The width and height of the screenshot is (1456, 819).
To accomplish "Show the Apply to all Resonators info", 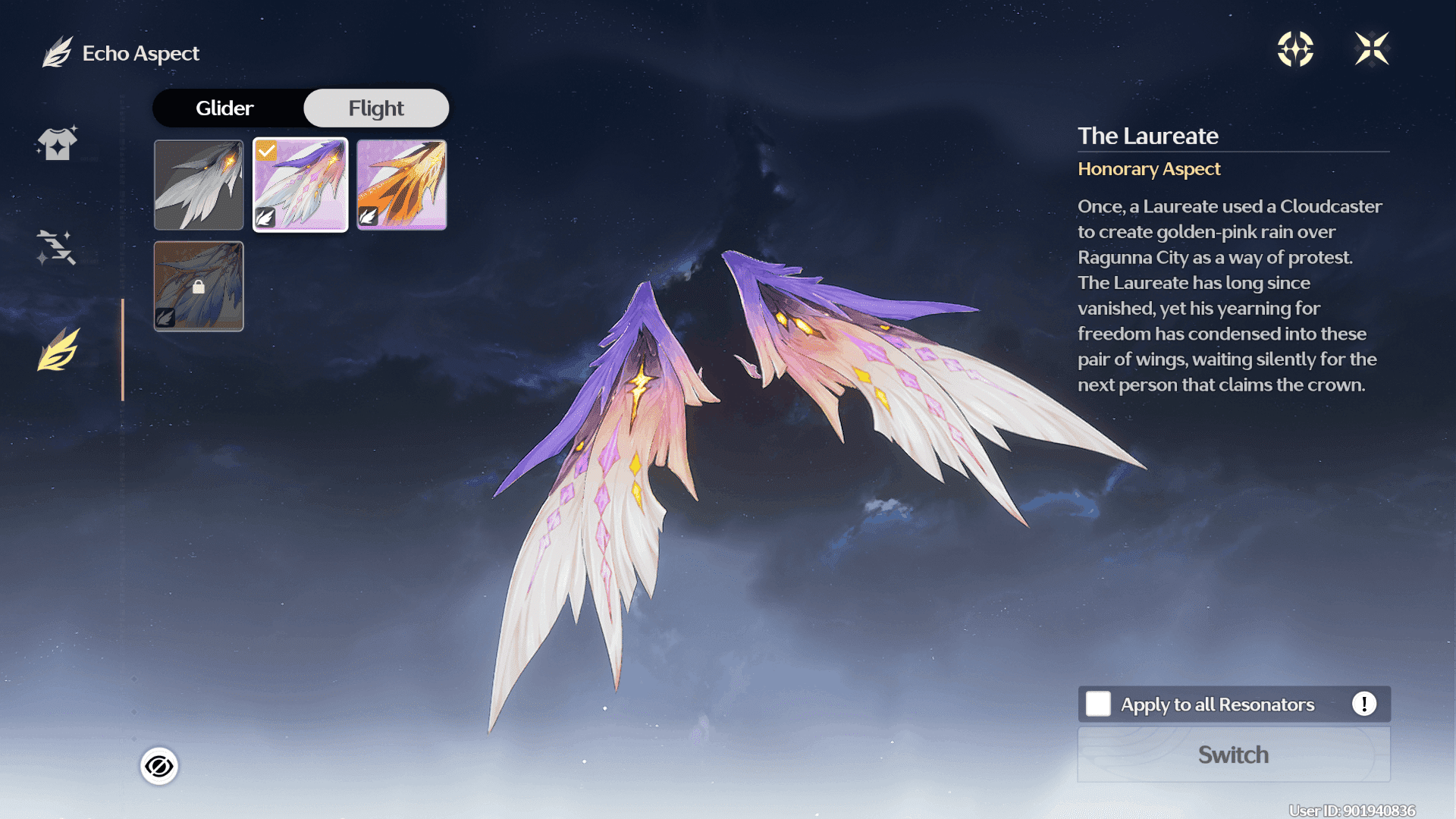I will [1363, 704].
